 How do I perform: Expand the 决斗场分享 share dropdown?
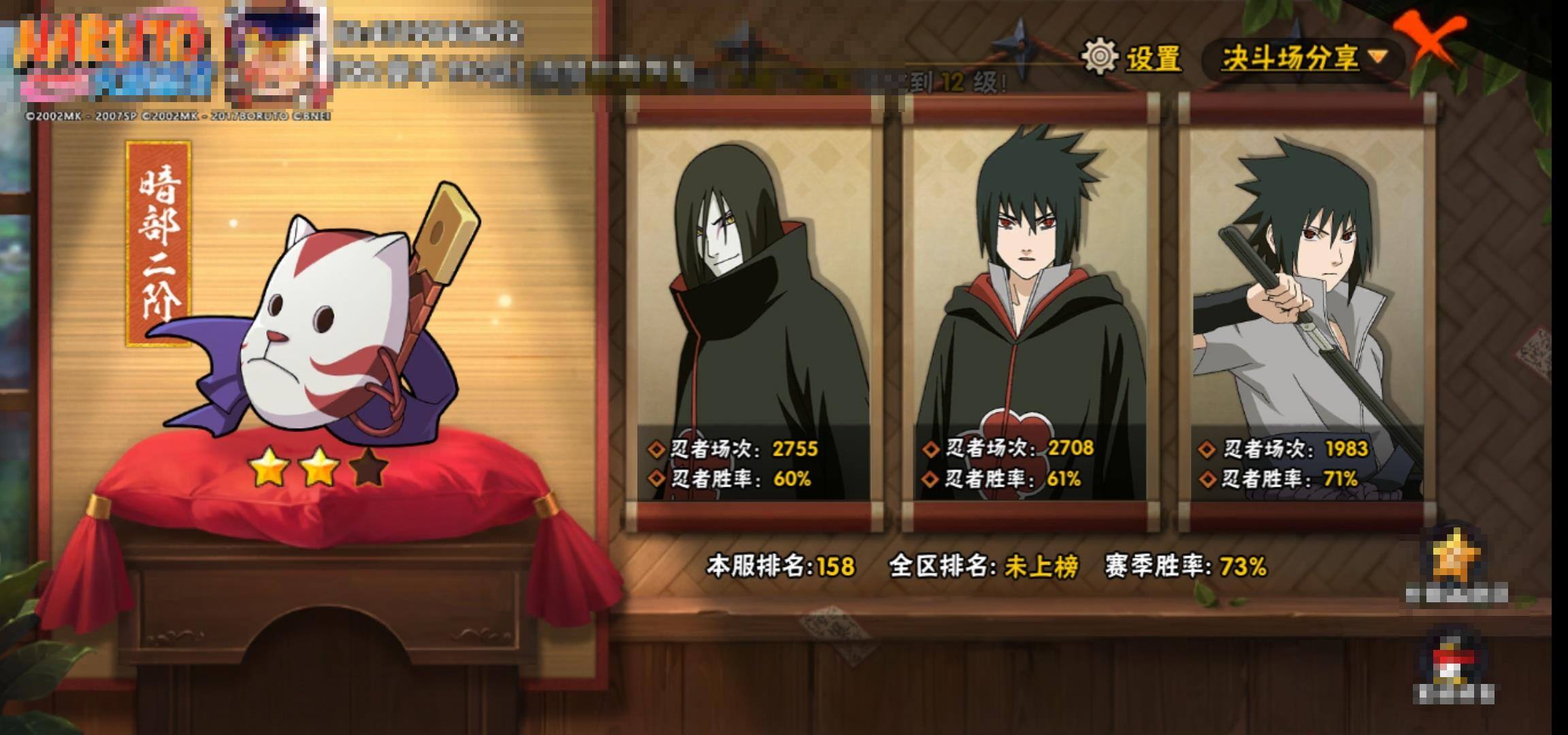coord(1303,59)
